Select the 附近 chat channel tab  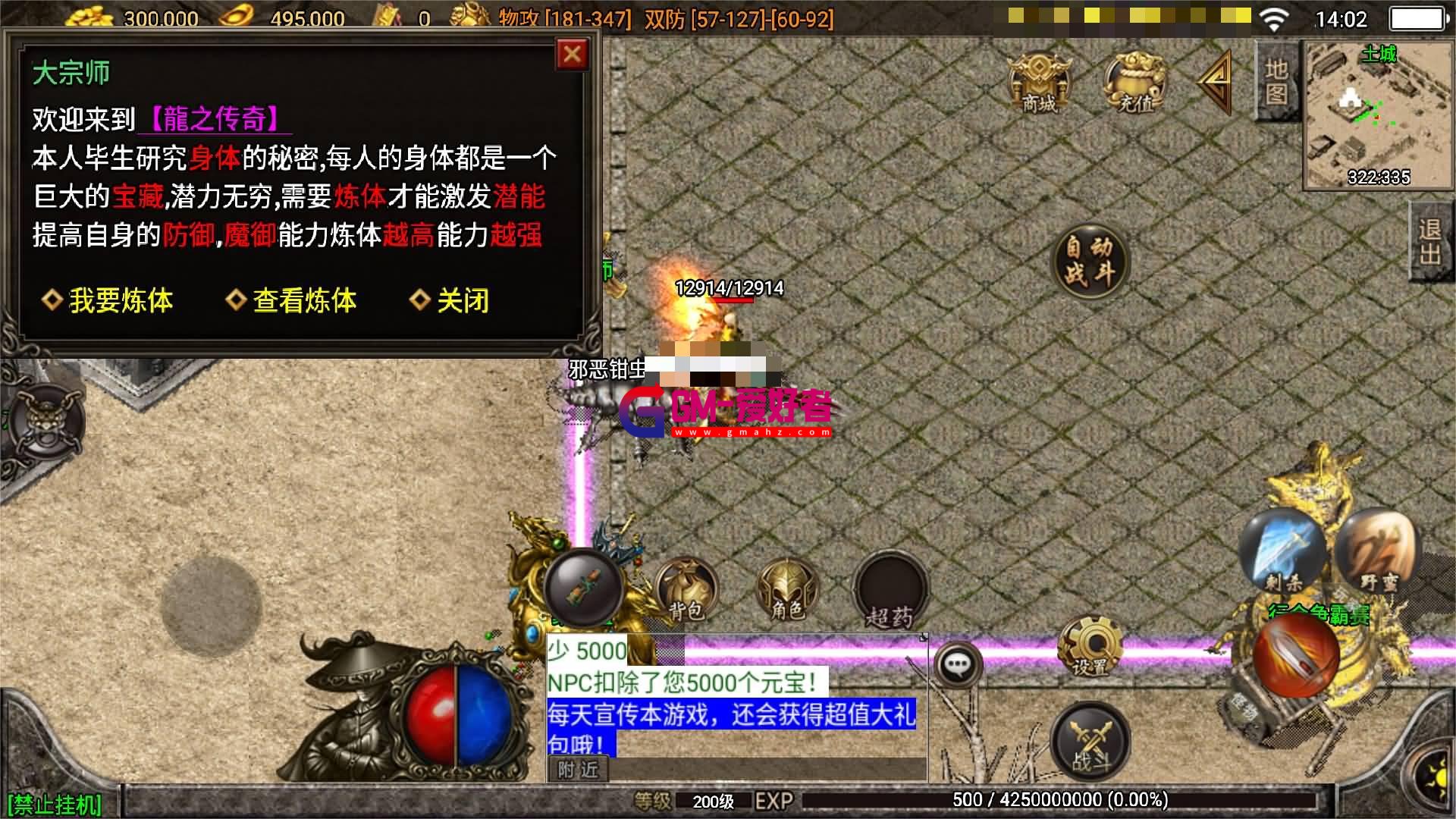click(577, 770)
